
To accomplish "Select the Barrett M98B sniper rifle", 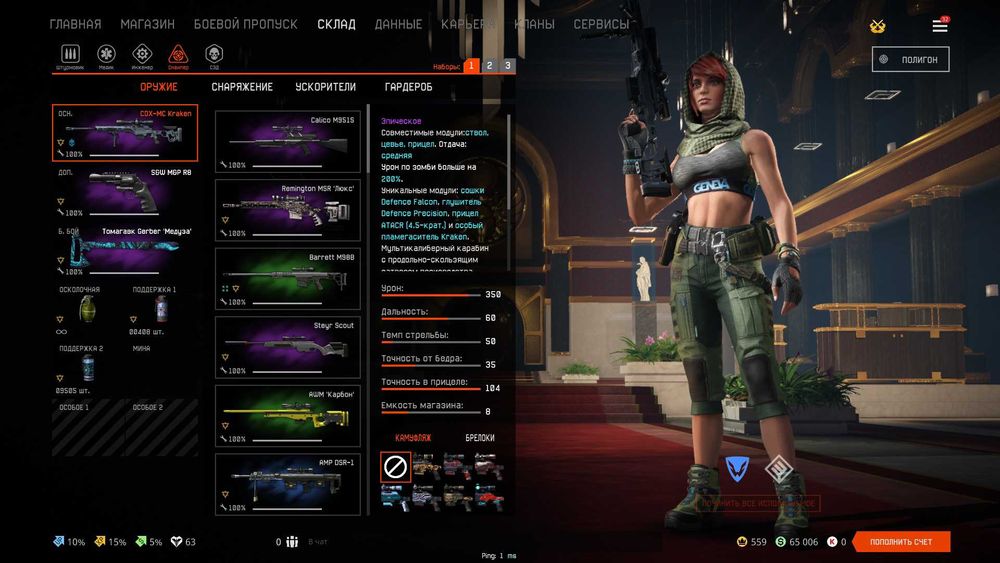I will click(288, 278).
